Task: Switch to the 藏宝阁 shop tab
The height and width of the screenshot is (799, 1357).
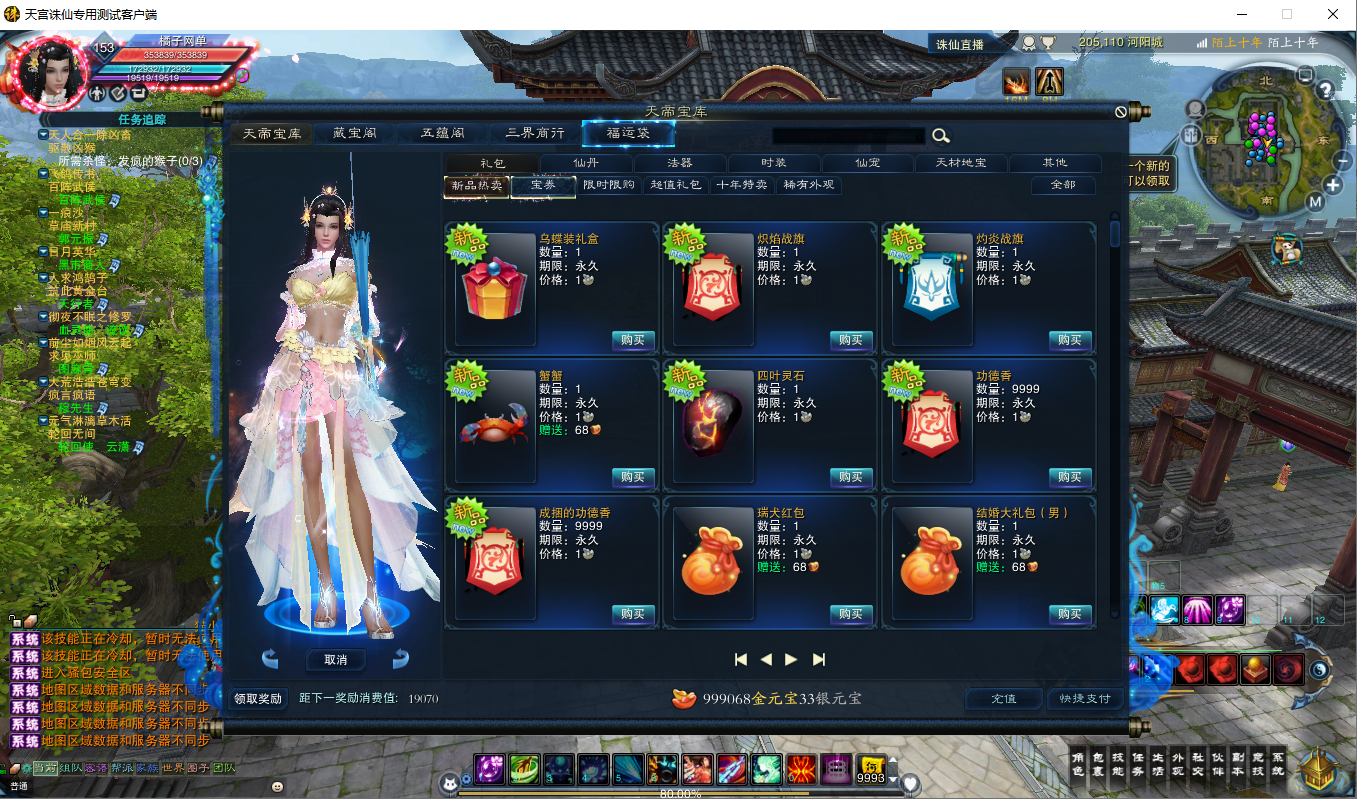Action: coord(354,134)
